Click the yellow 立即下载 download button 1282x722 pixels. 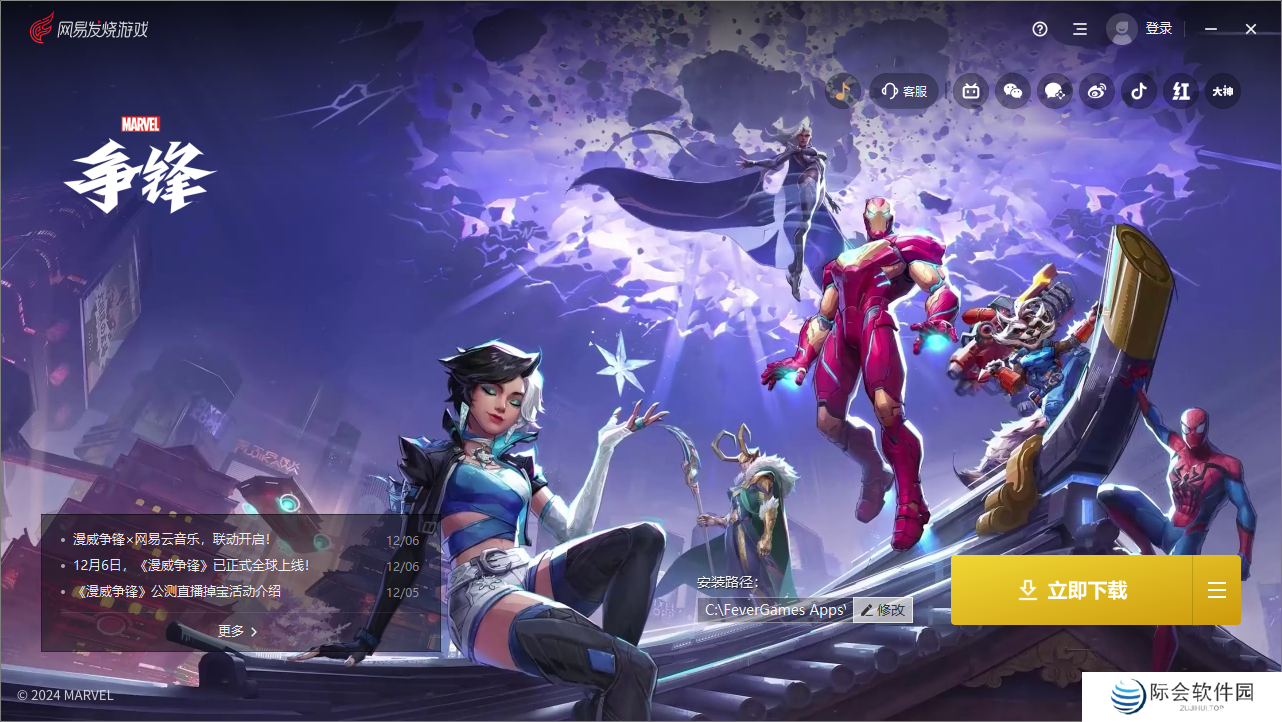(x=1071, y=591)
